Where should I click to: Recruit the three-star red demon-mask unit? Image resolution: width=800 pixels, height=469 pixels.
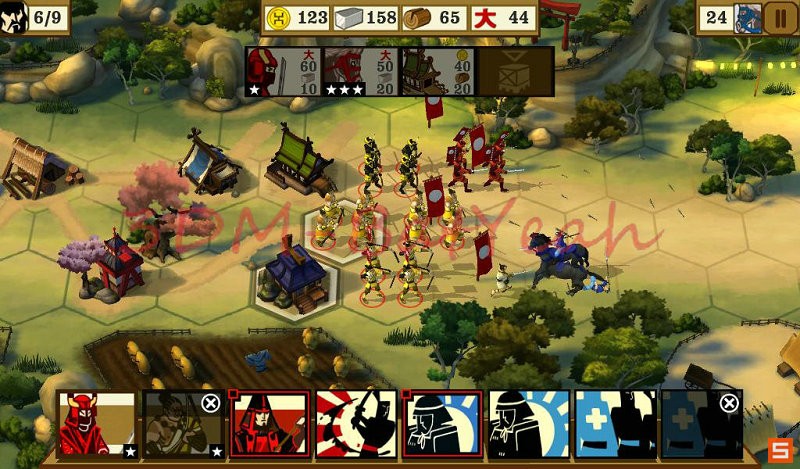[360, 71]
